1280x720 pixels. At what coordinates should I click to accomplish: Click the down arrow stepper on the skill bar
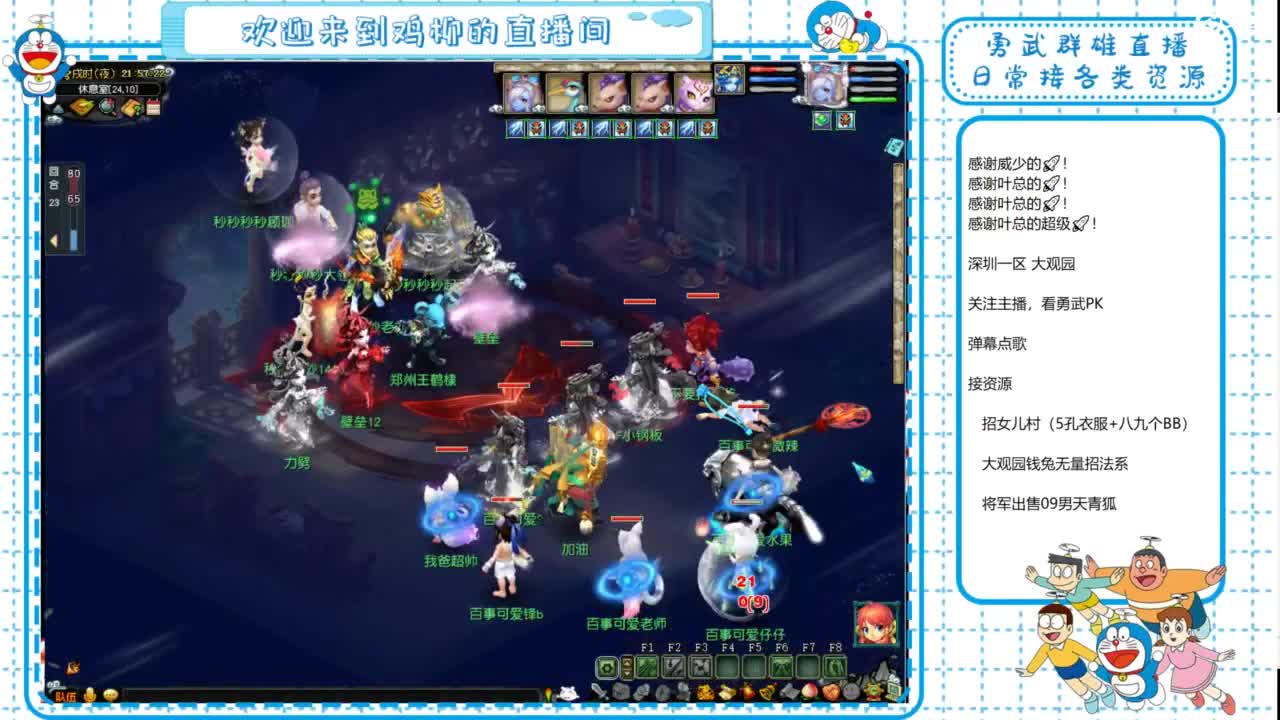pyautogui.click(x=627, y=674)
